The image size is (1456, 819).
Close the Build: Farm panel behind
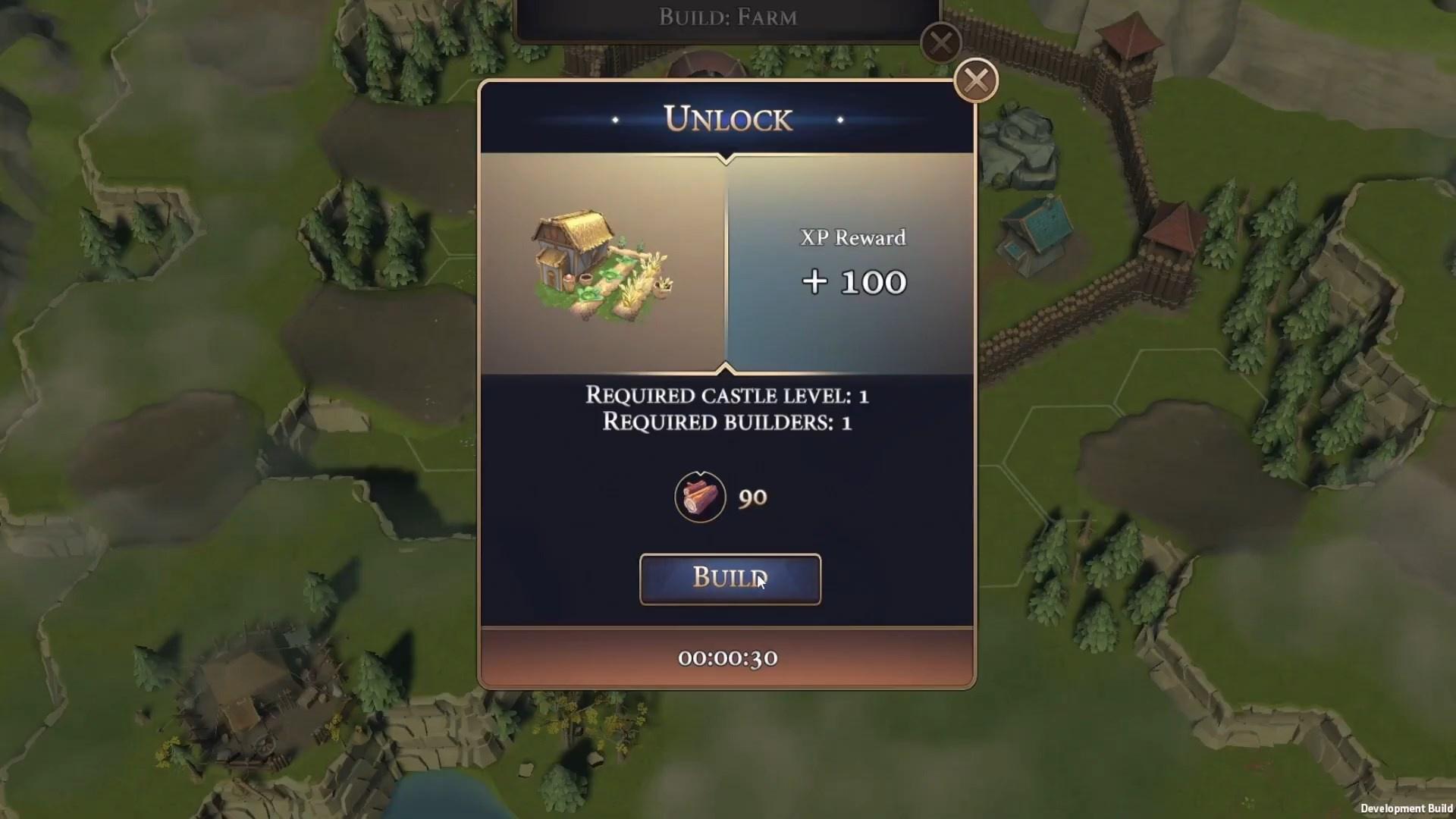(940, 42)
